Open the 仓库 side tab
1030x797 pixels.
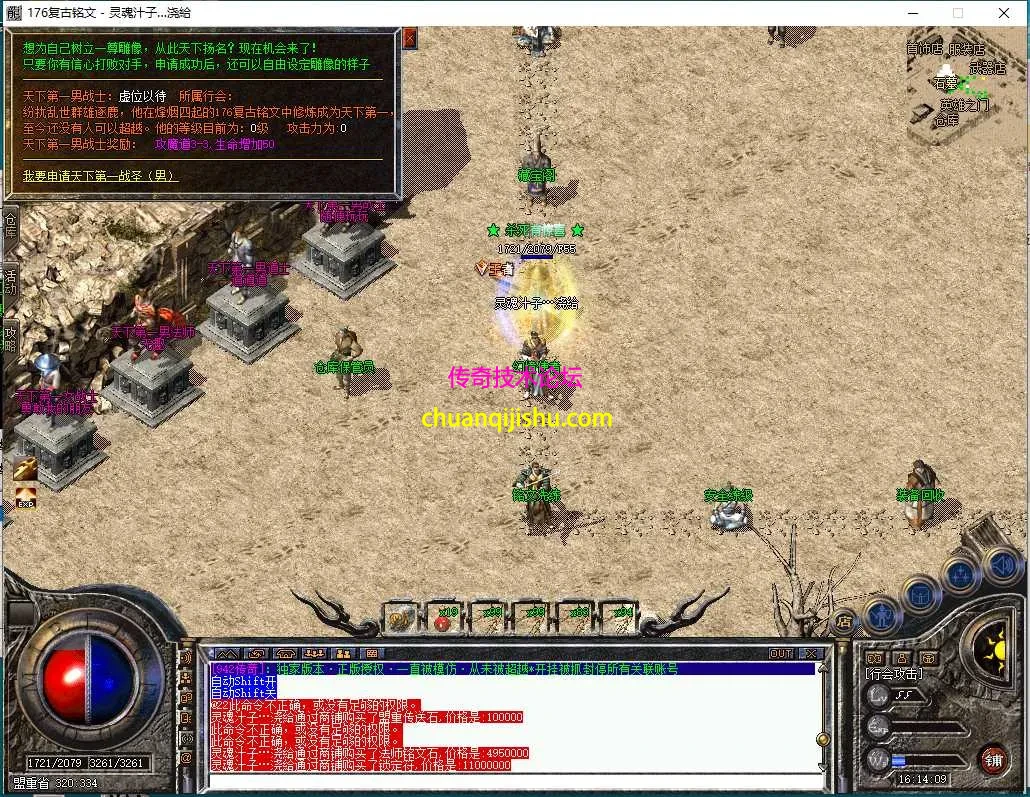11,224
